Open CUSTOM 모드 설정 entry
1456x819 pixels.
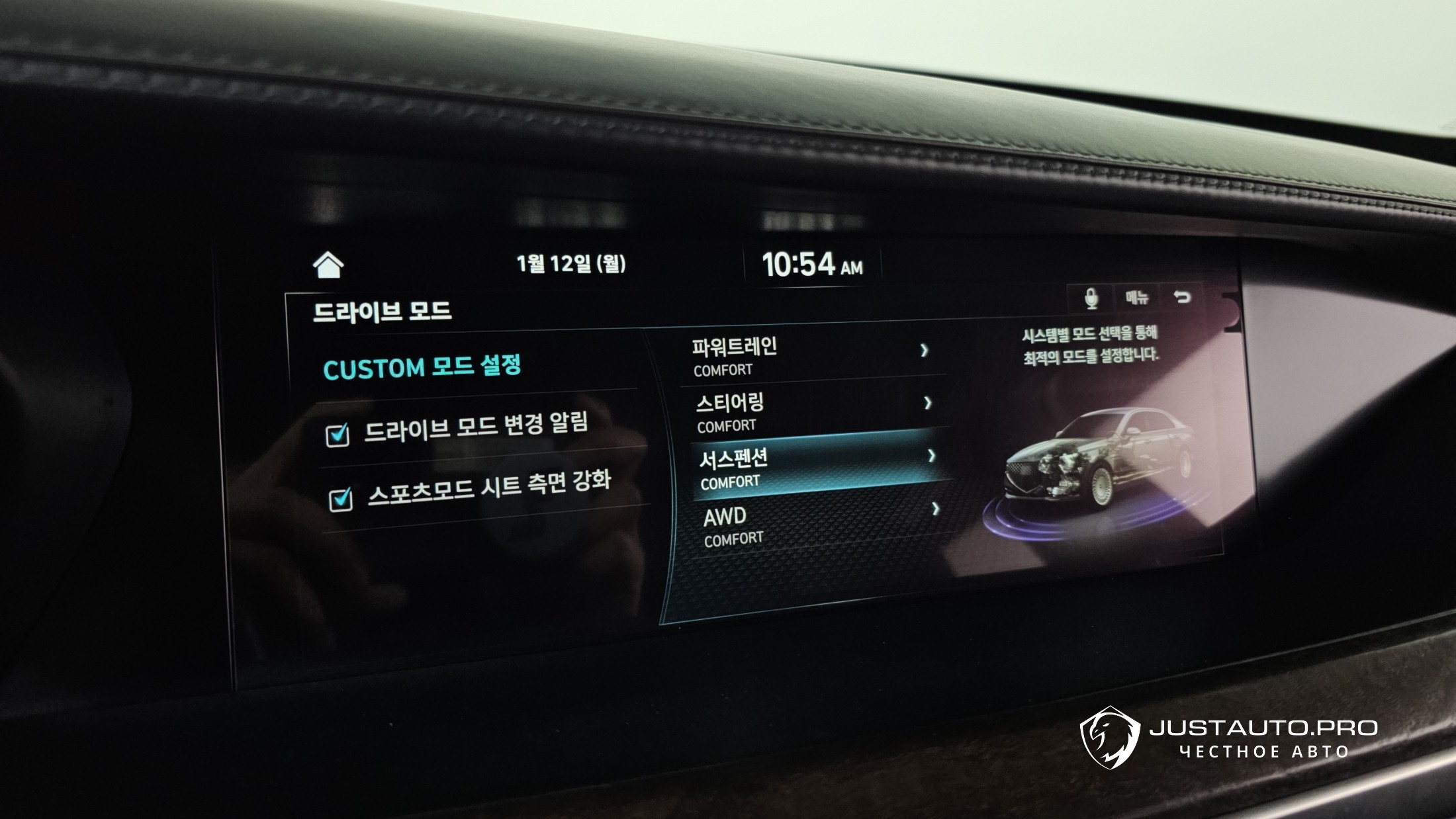(x=422, y=367)
